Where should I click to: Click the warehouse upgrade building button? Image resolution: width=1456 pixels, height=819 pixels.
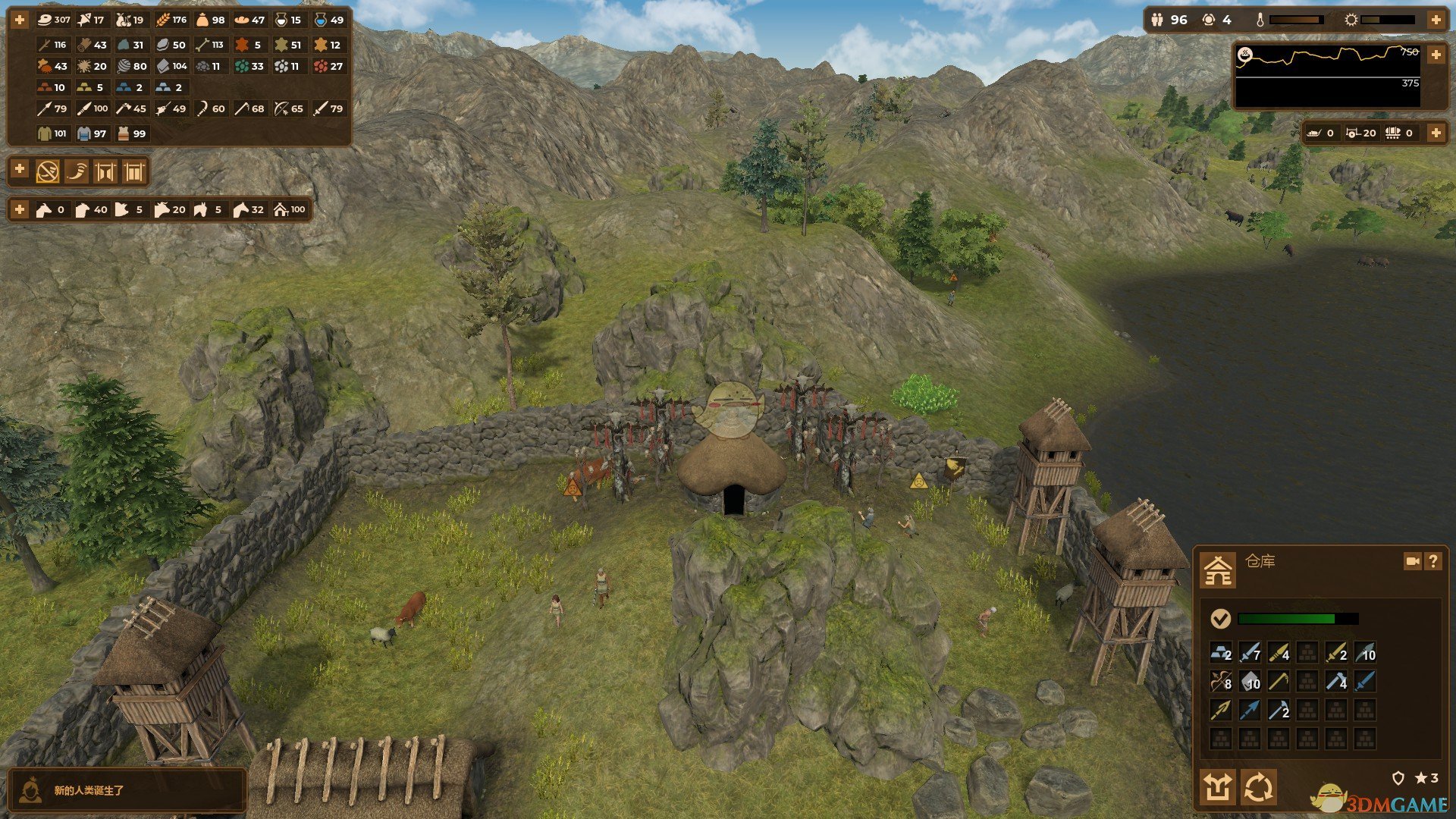click(x=1218, y=787)
